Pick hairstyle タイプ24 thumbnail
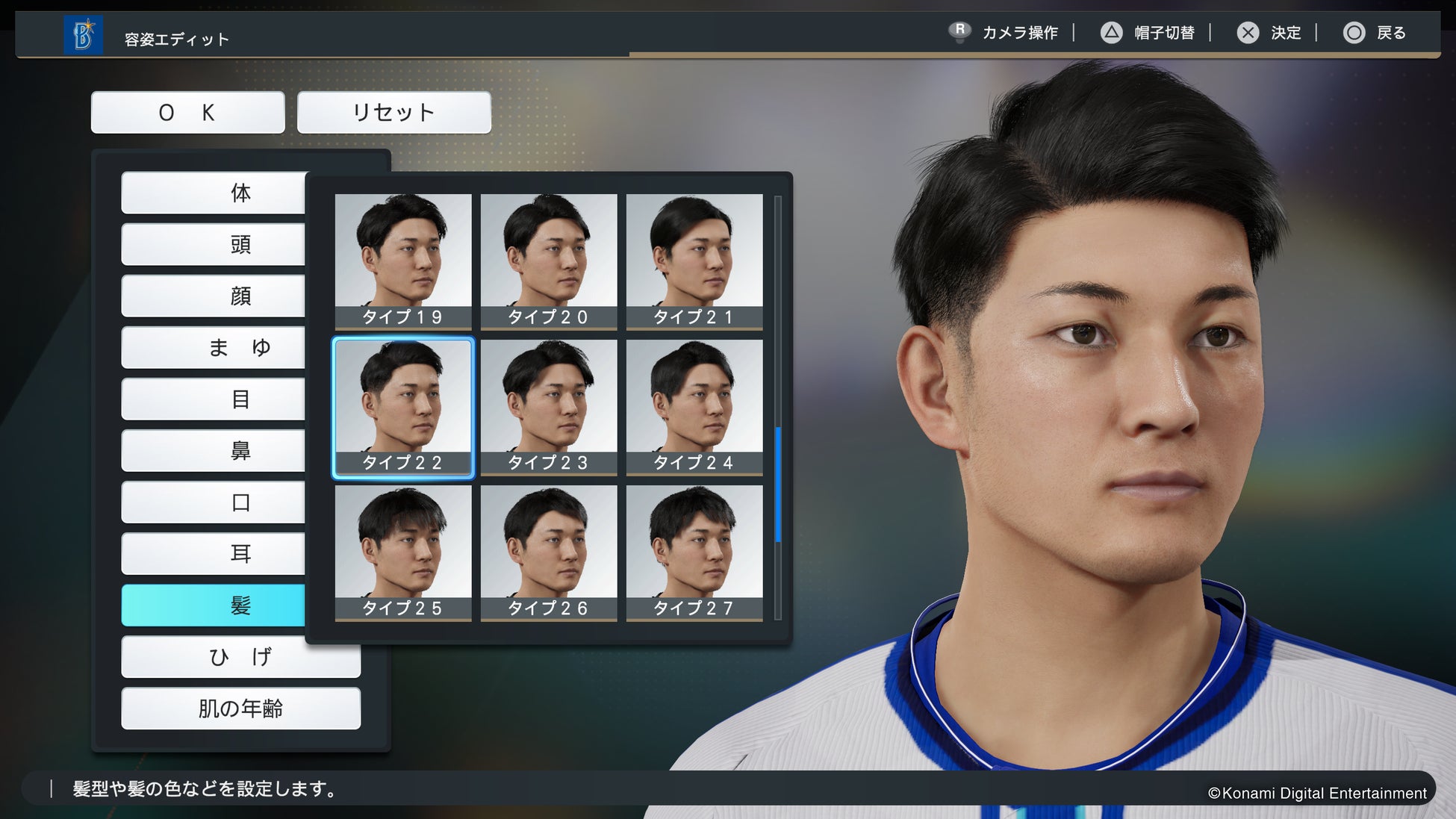This screenshot has width=1456, height=819. tap(694, 406)
